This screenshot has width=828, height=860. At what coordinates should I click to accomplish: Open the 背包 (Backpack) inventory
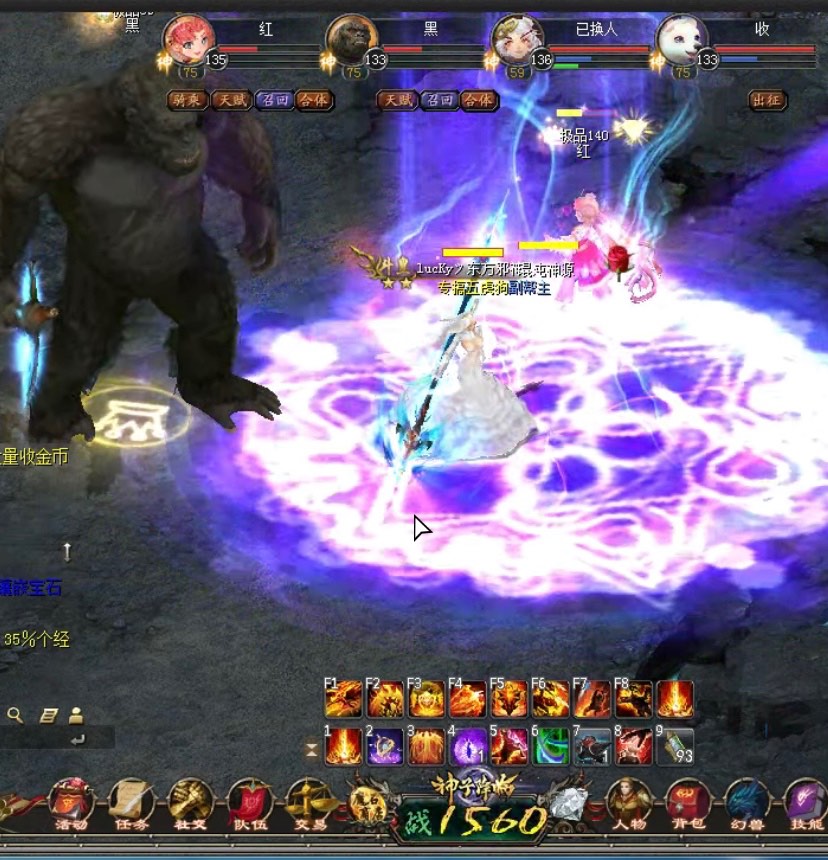(688, 804)
